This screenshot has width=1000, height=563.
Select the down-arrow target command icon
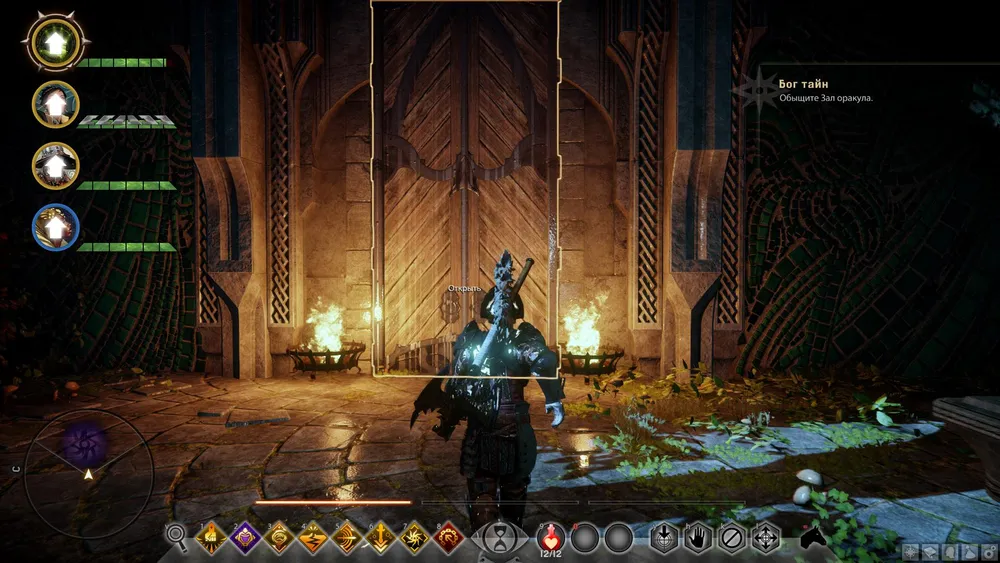(664, 538)
